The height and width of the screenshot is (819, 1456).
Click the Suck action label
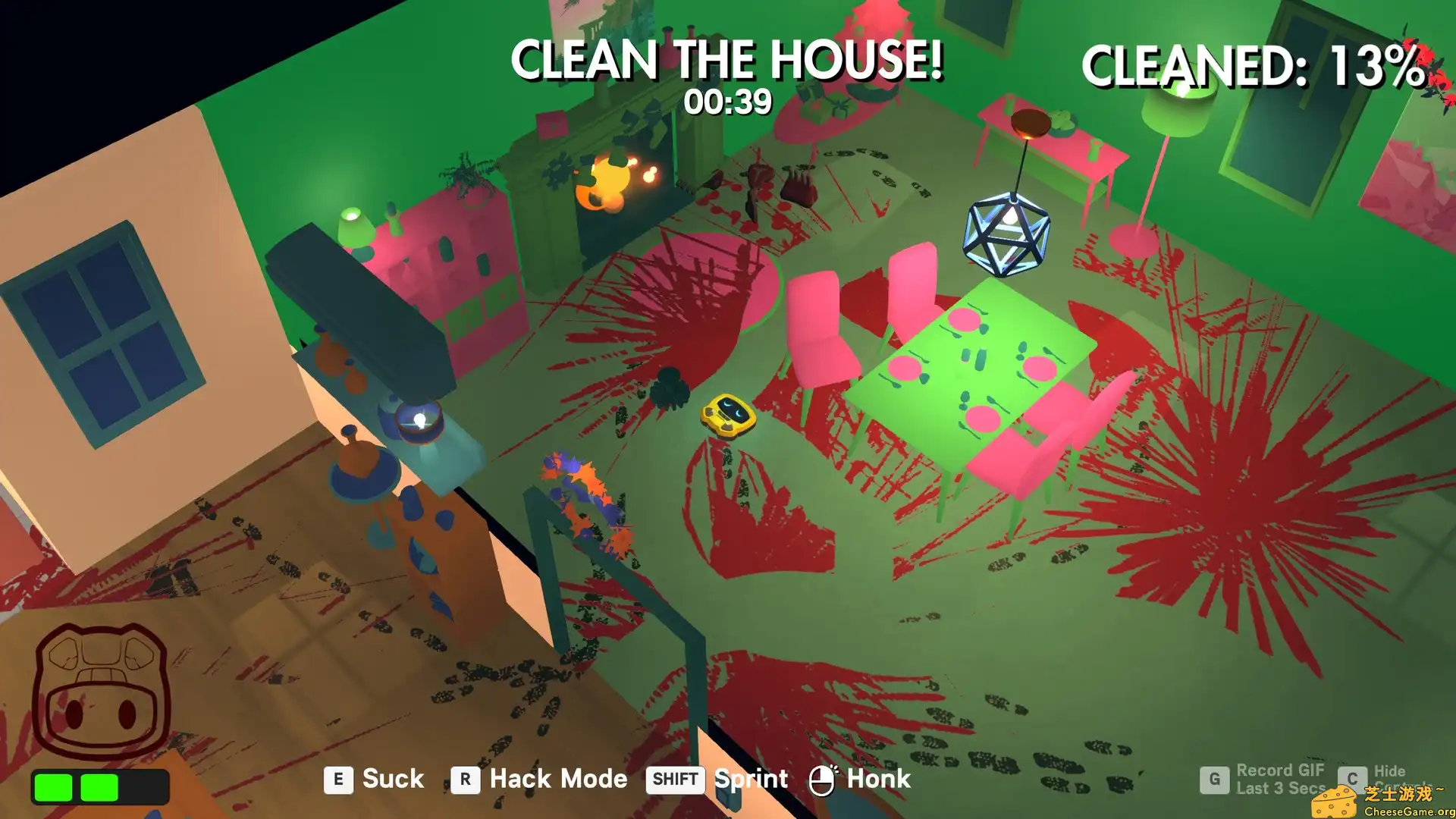(393, 779)
